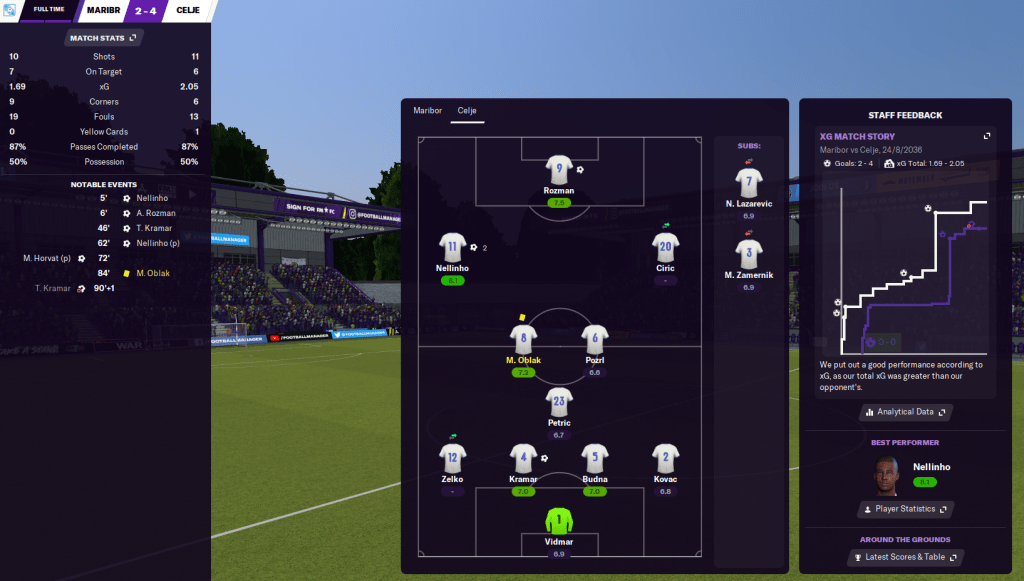
Task: View Player Statistics
Action: click(x=905, y=509)
